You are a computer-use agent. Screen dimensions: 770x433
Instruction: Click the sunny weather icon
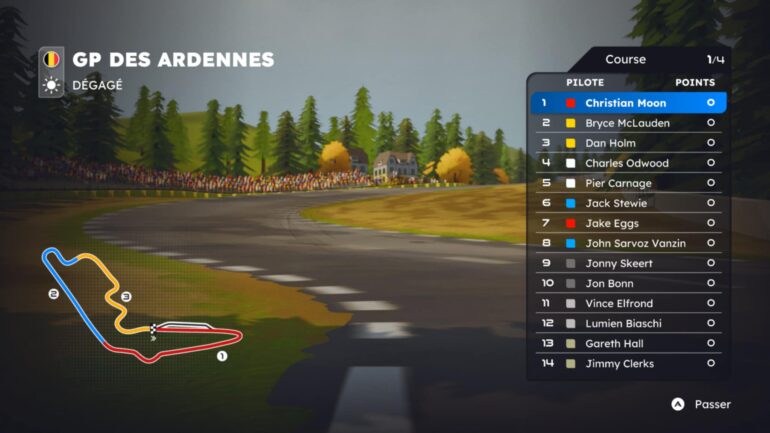pyautogui.click(x=51, y=85)
